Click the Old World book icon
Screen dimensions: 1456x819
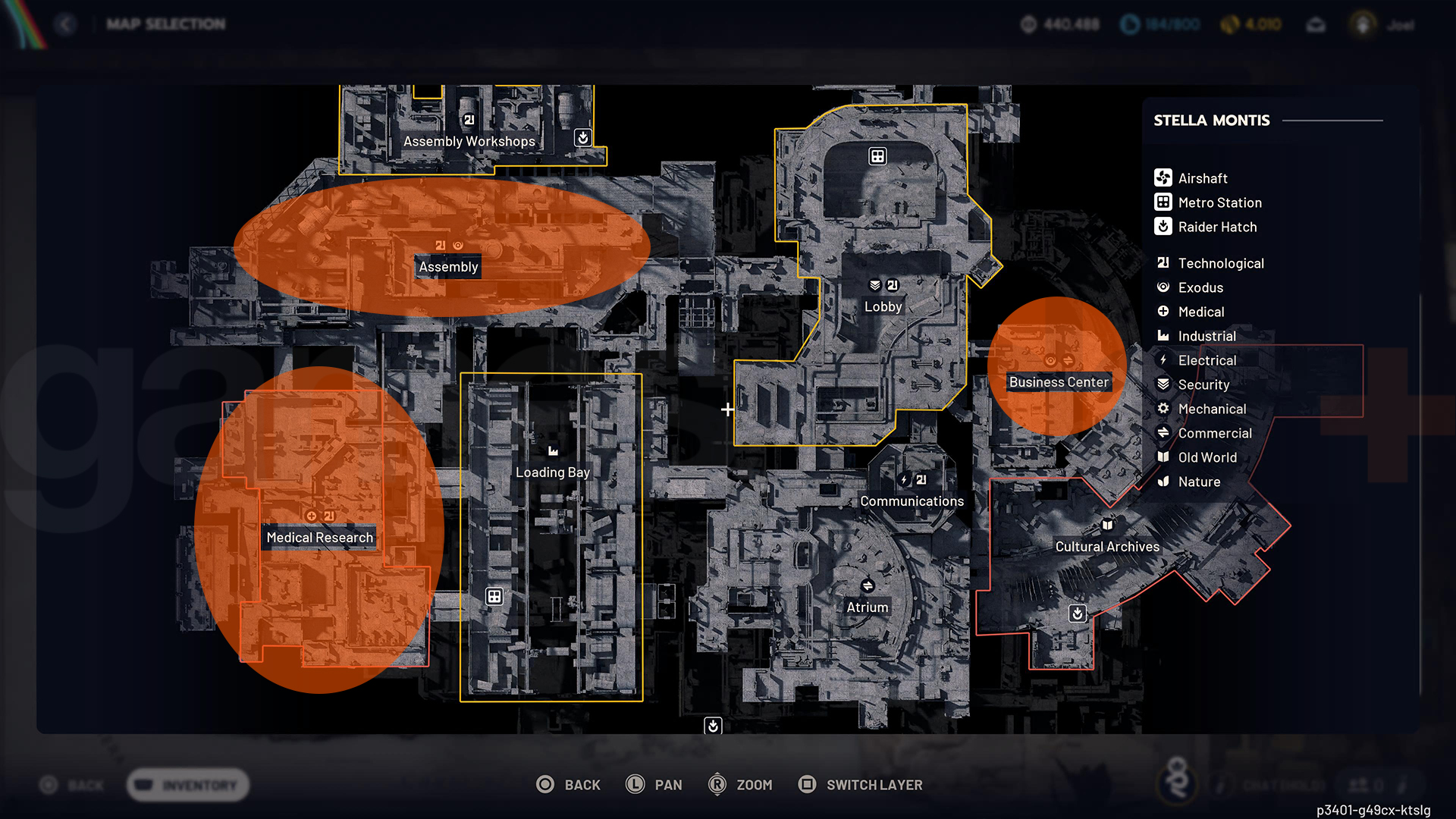(1162, 457)
